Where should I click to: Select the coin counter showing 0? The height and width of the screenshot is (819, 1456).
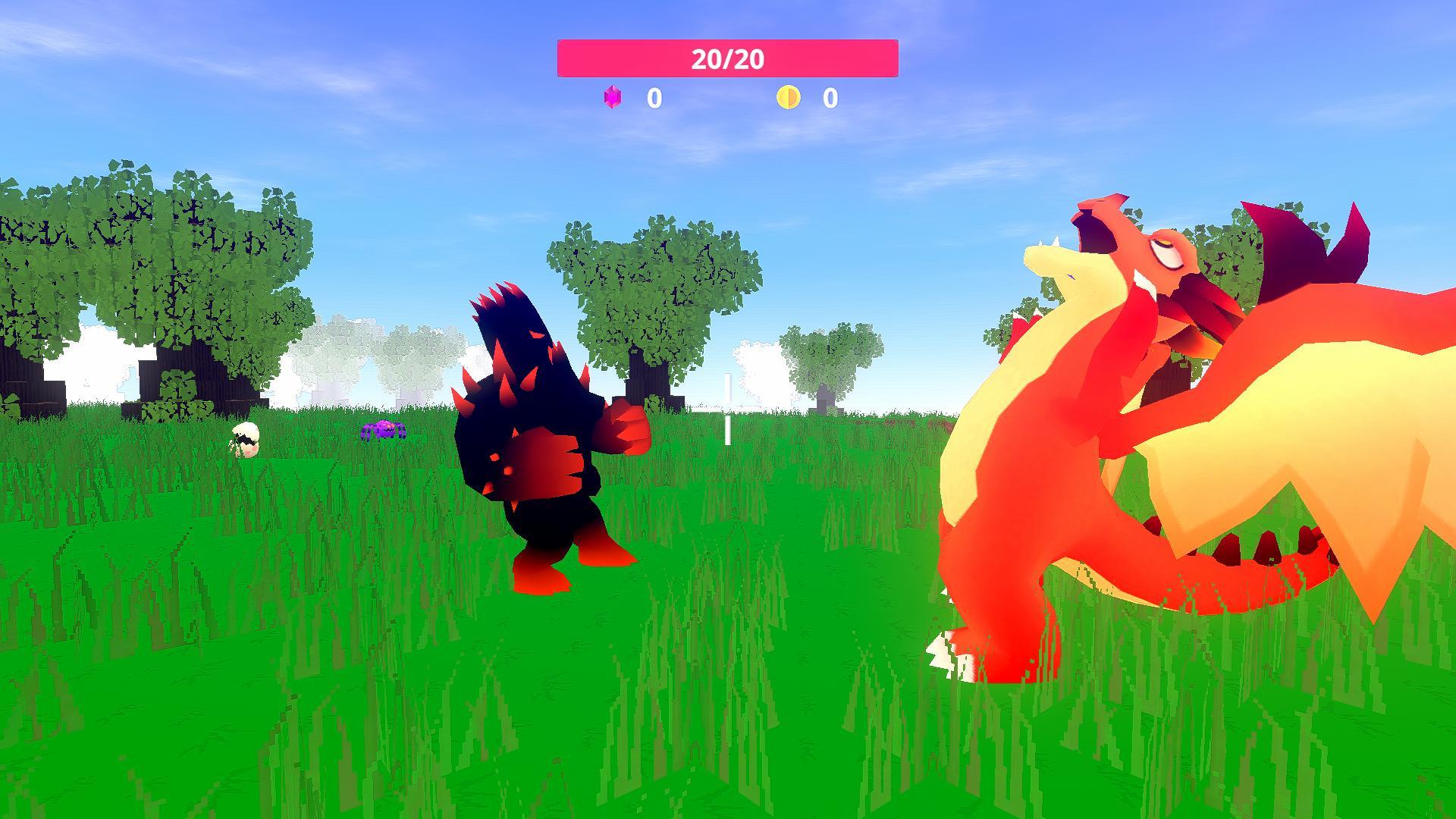830,97
